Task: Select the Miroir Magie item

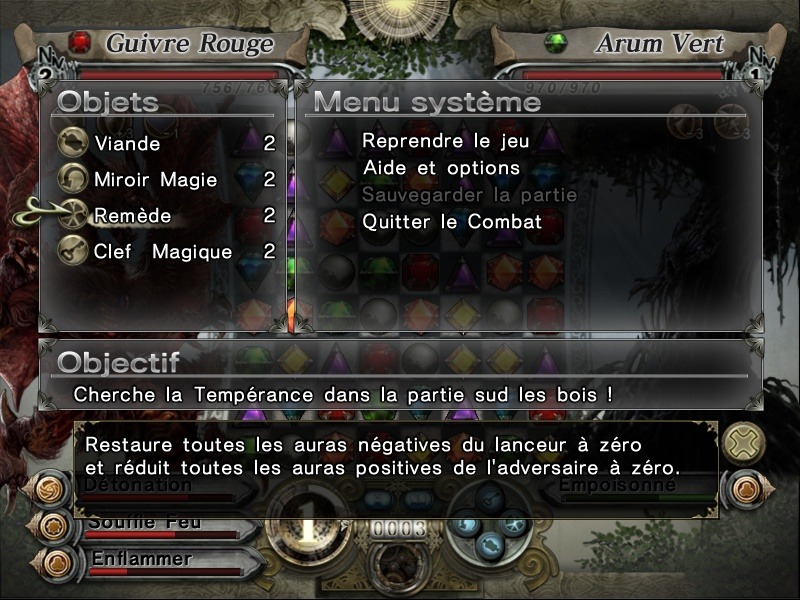Action: pos(141,180)
